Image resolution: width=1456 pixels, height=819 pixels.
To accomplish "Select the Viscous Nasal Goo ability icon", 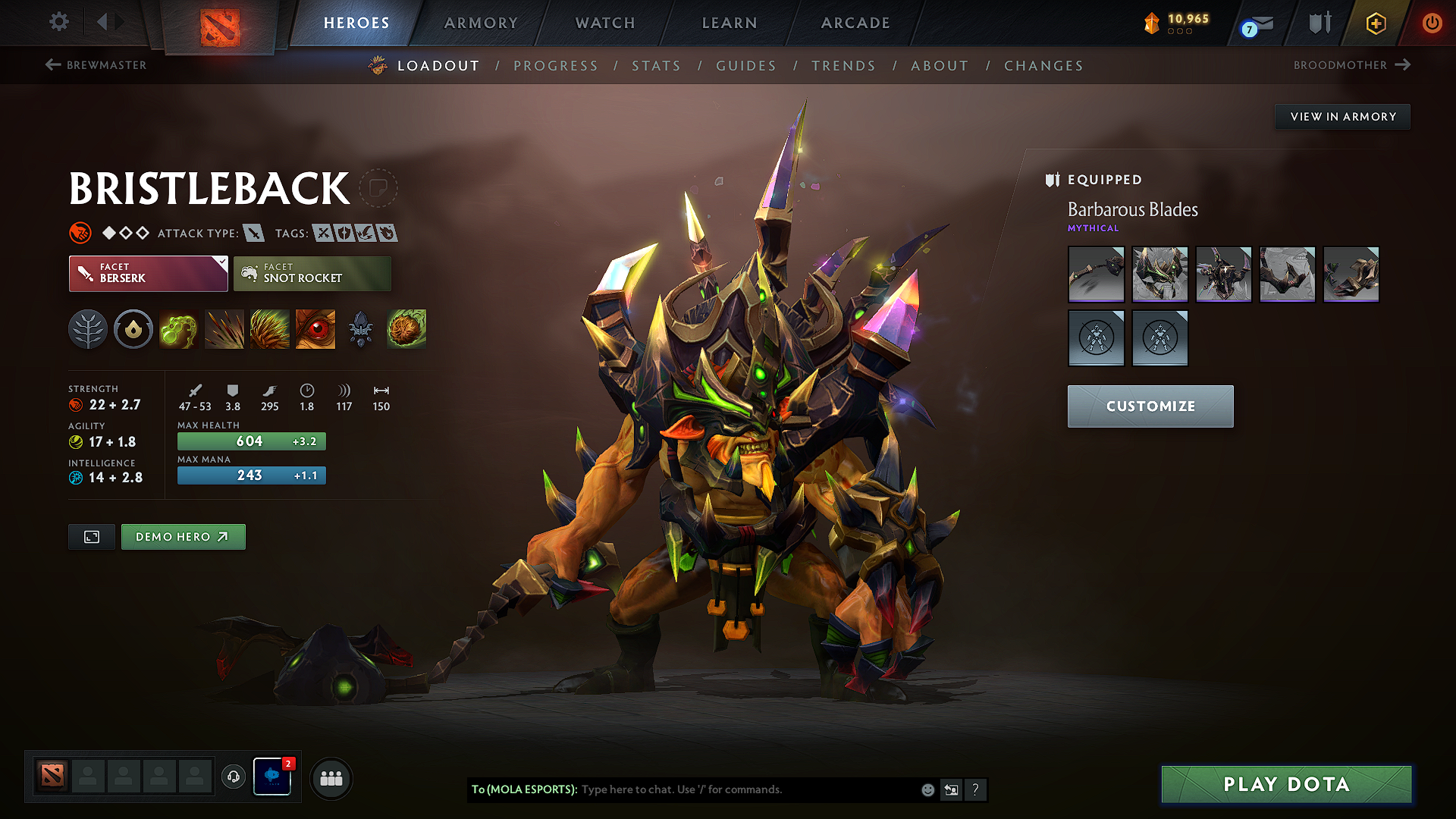I will (x=179, y=329).
